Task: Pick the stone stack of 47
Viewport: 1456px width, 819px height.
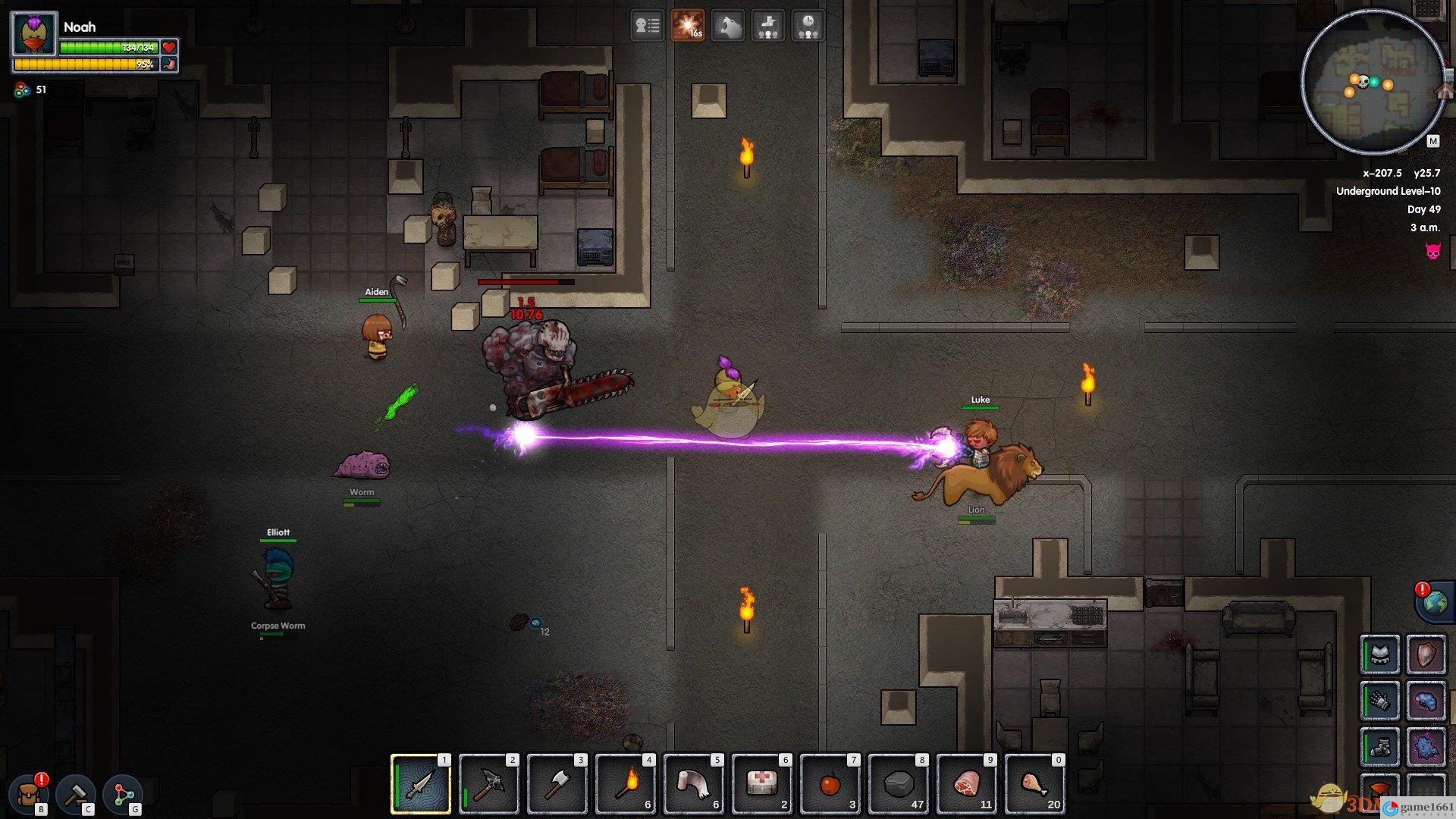Action: tap(898, 784)
